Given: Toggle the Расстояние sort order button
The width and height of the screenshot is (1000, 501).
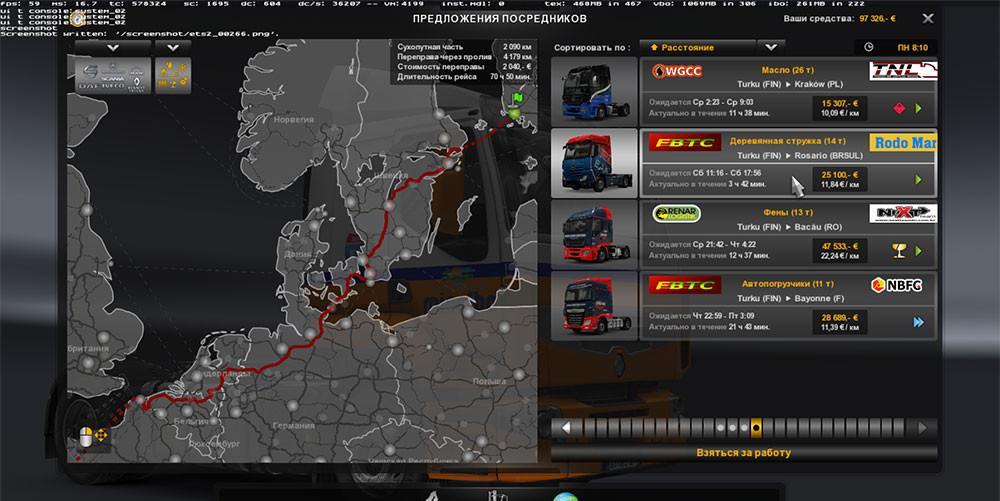Looking at the screenshot, I should coord(697,47).
